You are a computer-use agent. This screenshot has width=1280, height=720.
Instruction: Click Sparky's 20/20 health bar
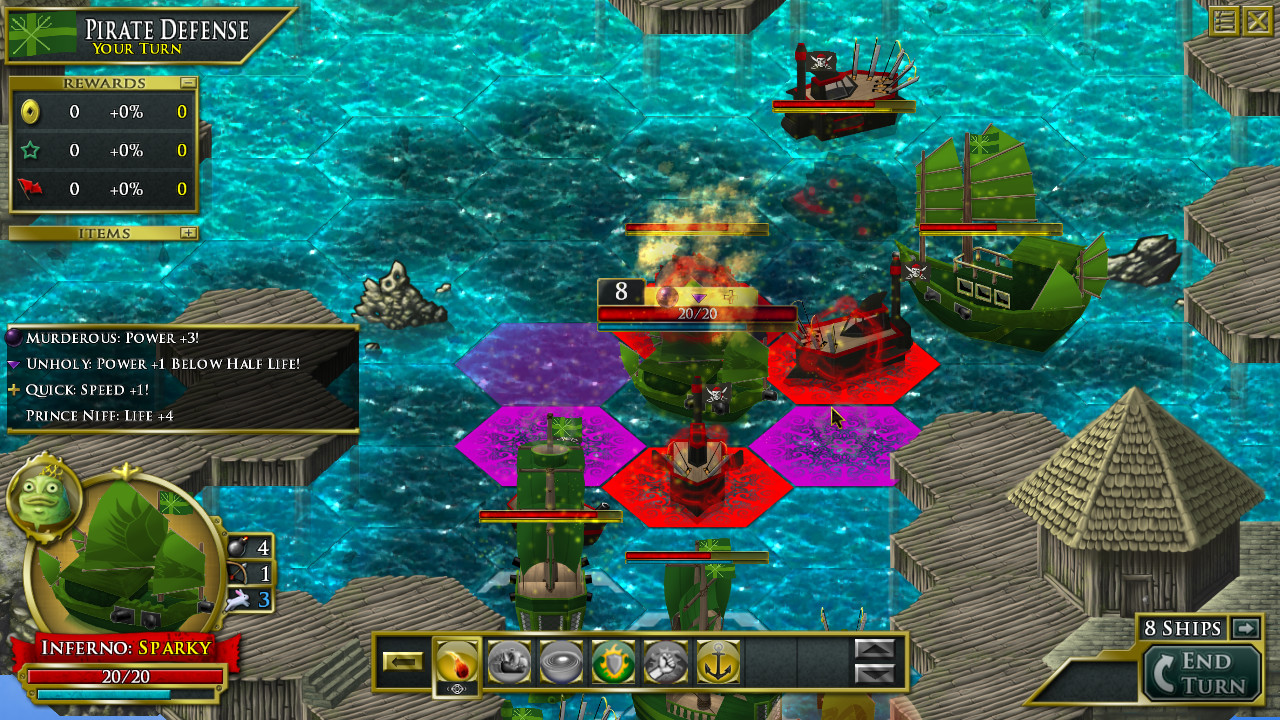pos(127,677)
